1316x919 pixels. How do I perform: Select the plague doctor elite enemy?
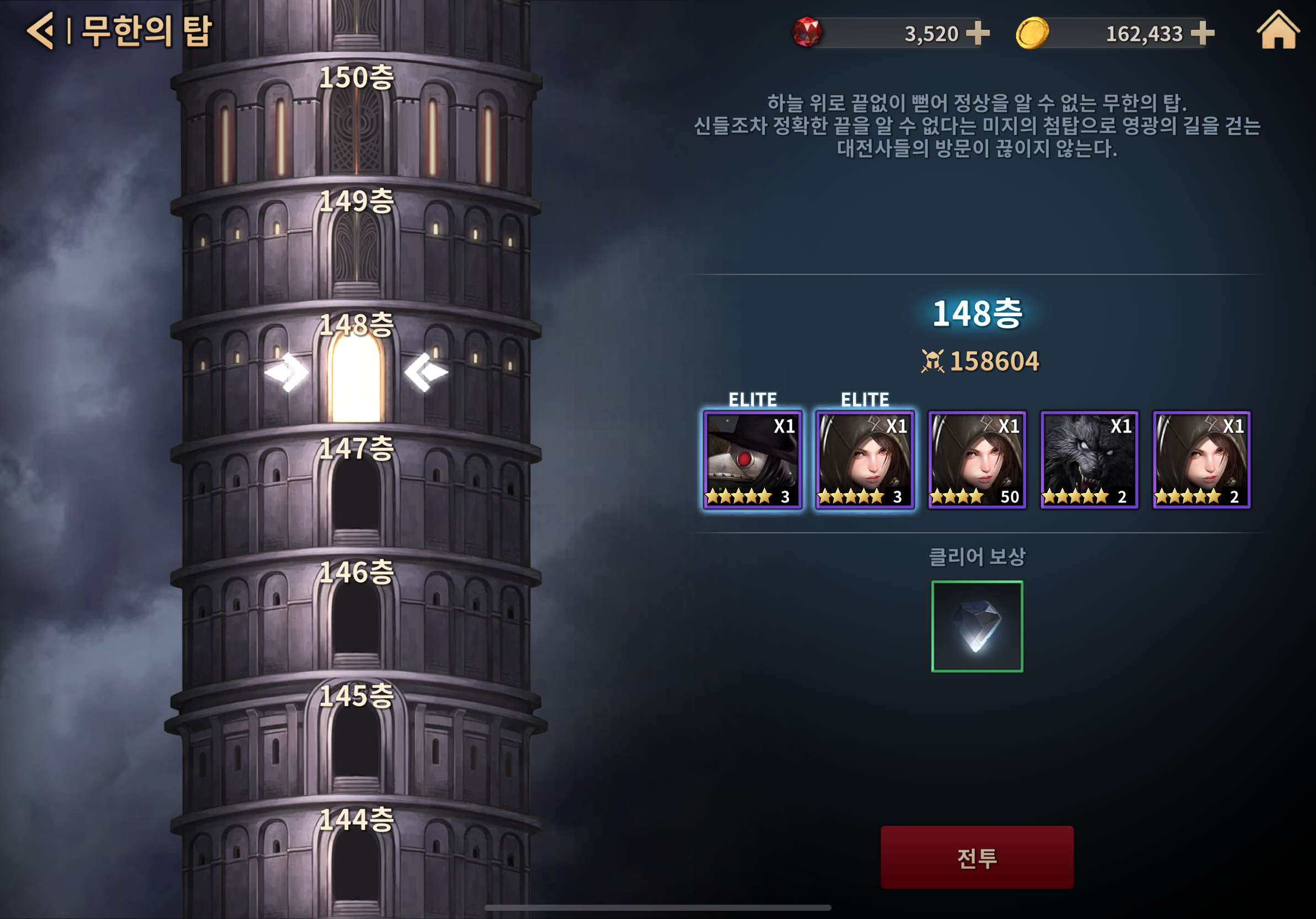pos(752,459)
